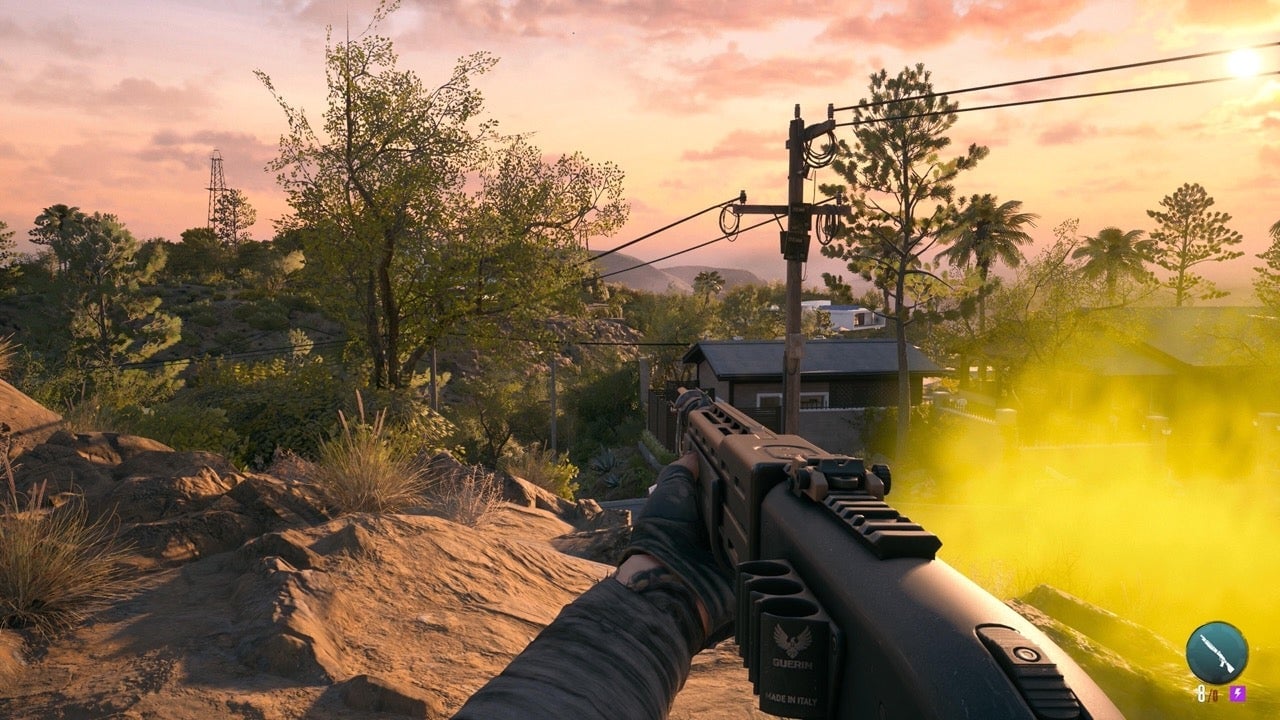Select the shotgun weapon icon in the HUD
Viewport: 1280px width, 720px height.
[x=1215, y=653]
